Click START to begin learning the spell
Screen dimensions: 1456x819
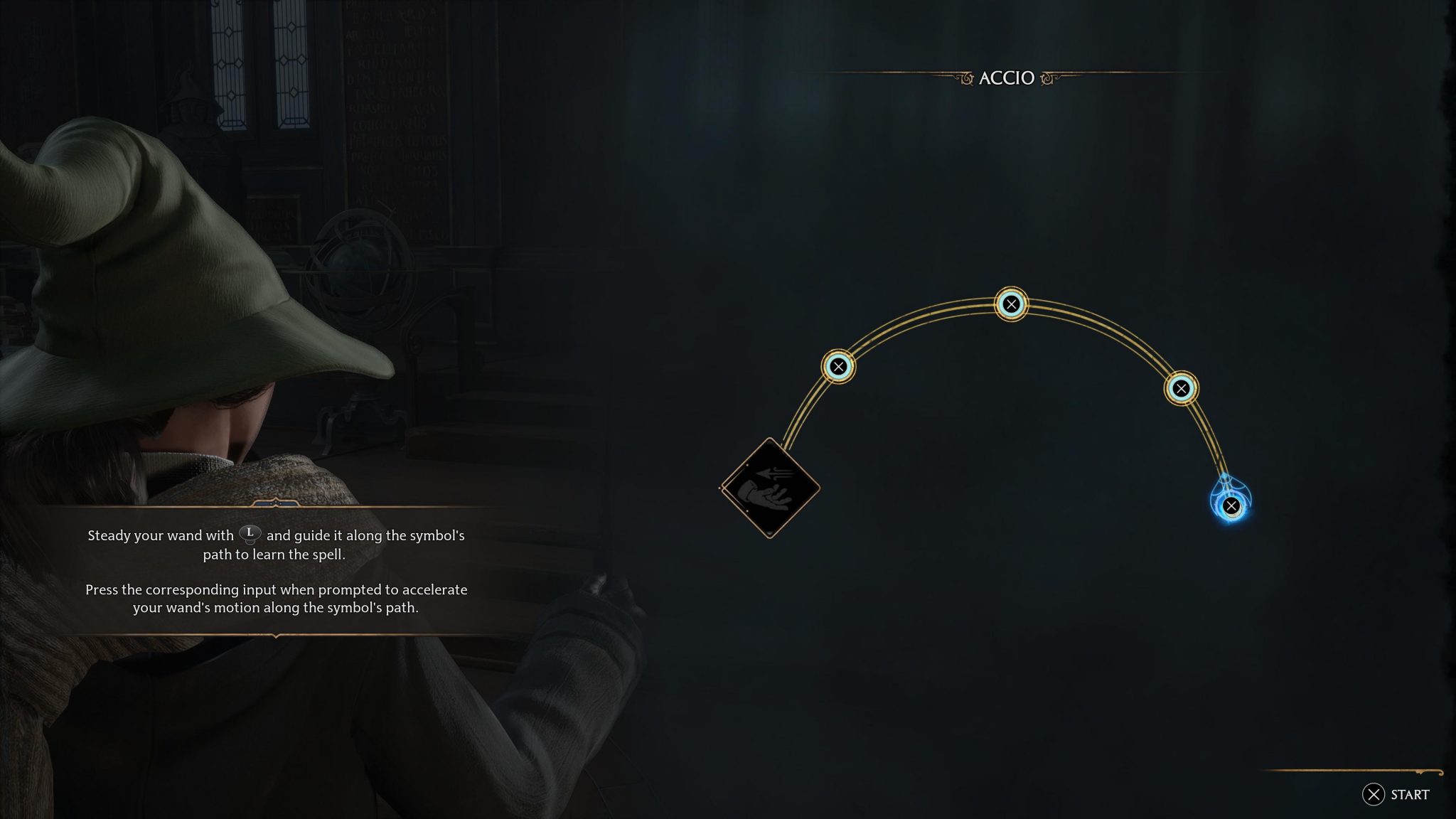click(1394, 796)
